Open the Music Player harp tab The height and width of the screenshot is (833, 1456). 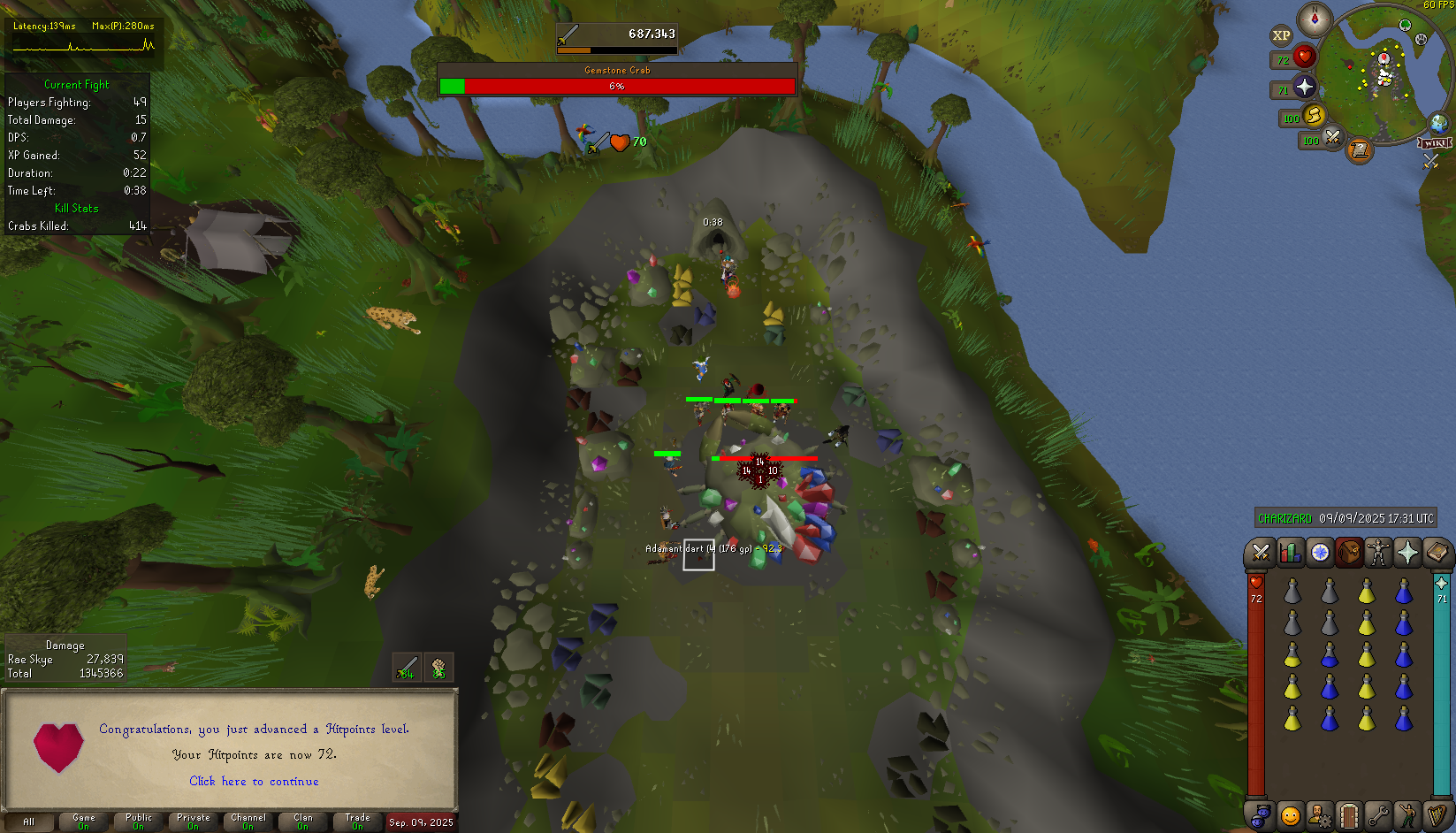tap(1437, 814)
